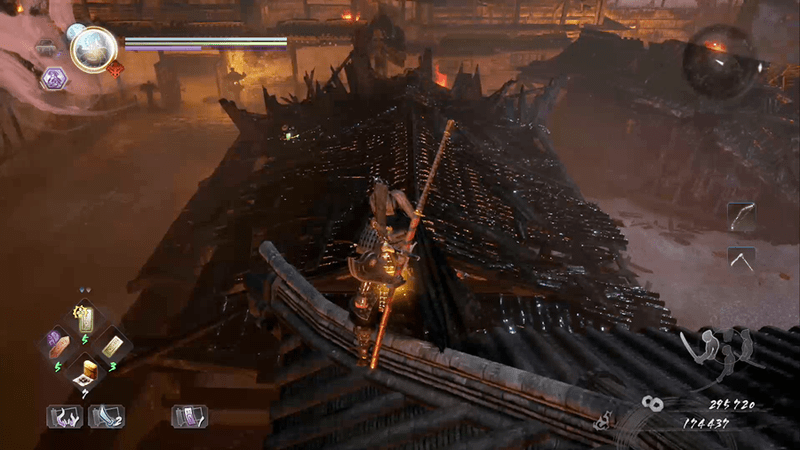Open the circular compass radar
The width and height of the screenshot is (800, 450).
(719, 60)
